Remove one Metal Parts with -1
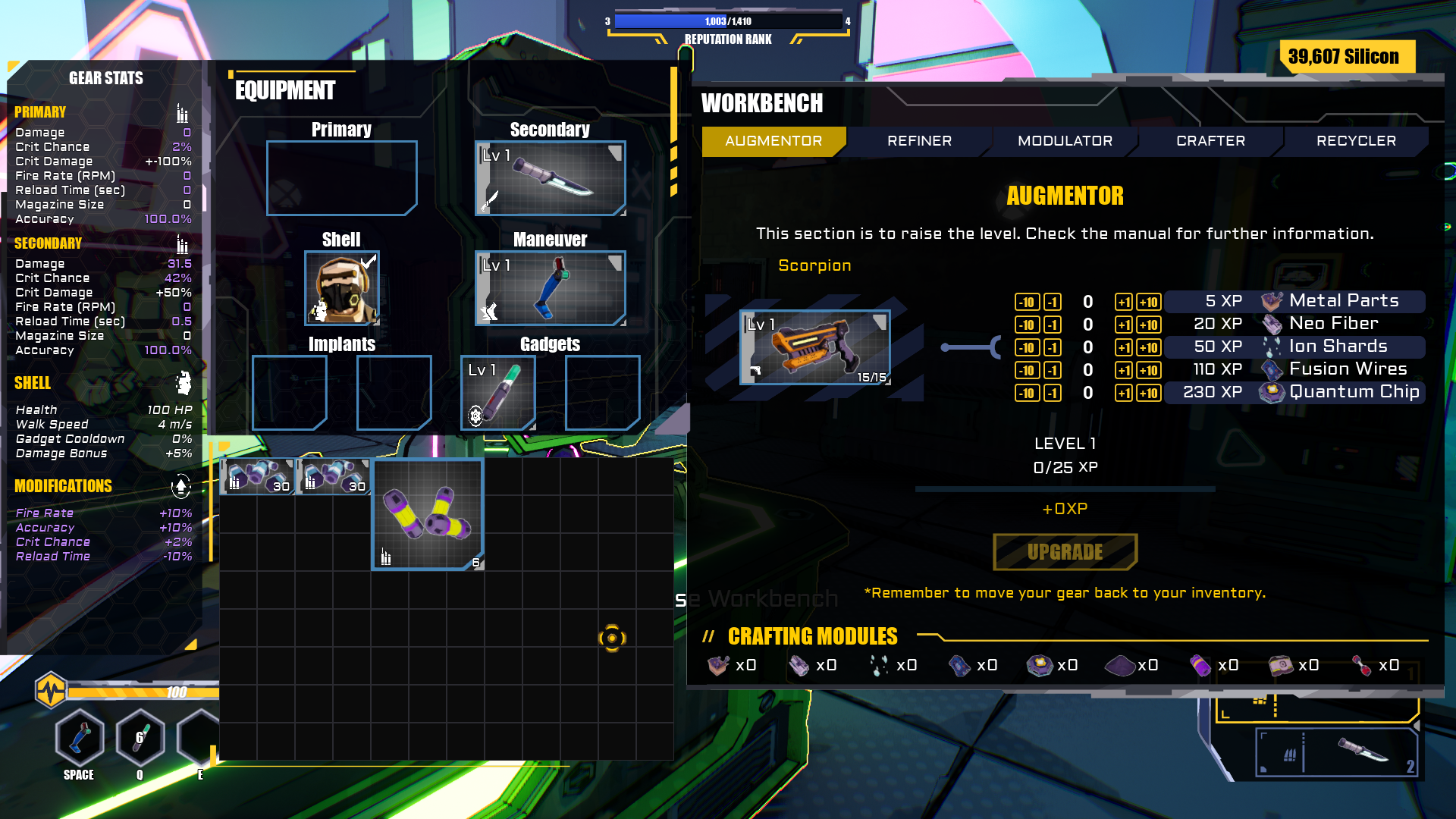Image resolution: width=1456 pixels, height=819 pixels. pos(1053,302)
